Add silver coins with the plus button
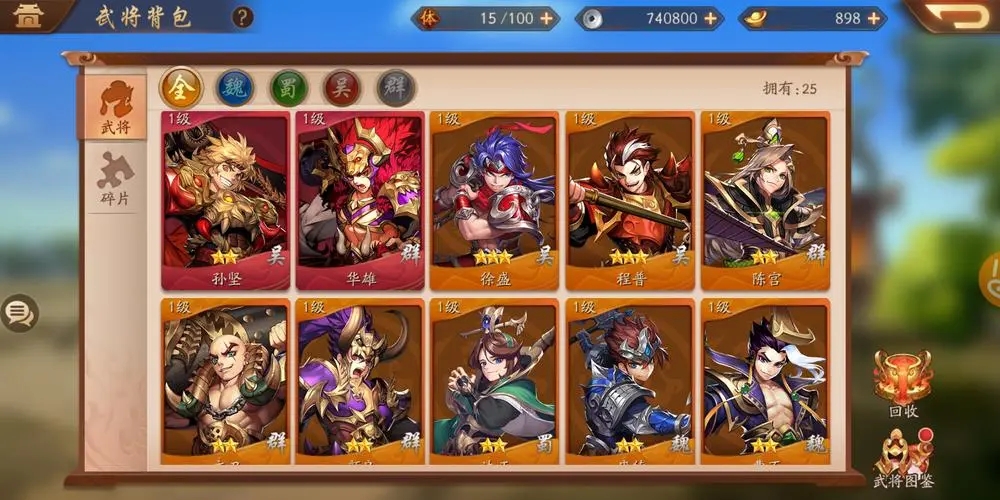This screenshot has height=500, width=1000. (x=710, y=18)
